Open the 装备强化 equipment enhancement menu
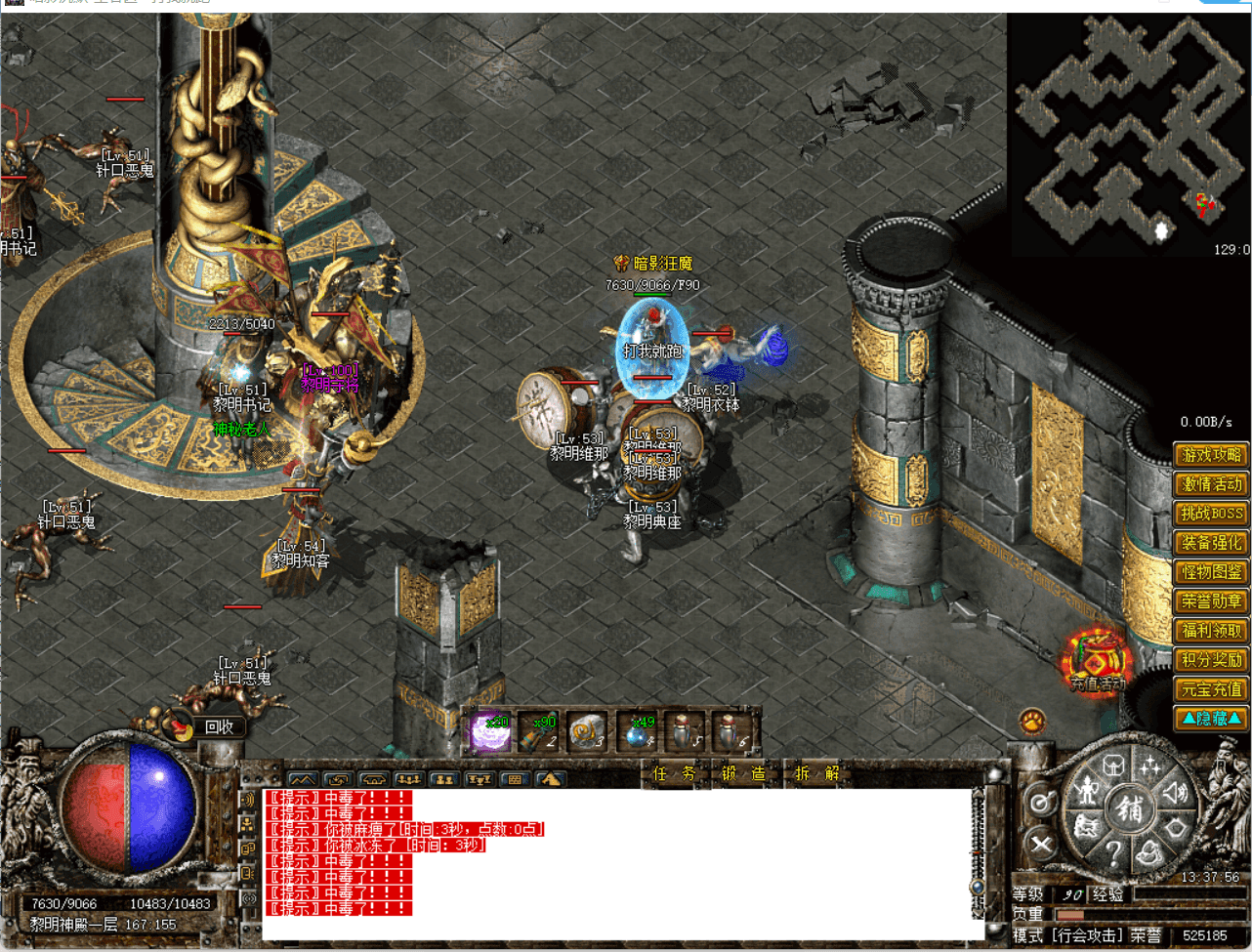Image resolution: width=1252 pixels, height=952 pixels. (1211, 543)
